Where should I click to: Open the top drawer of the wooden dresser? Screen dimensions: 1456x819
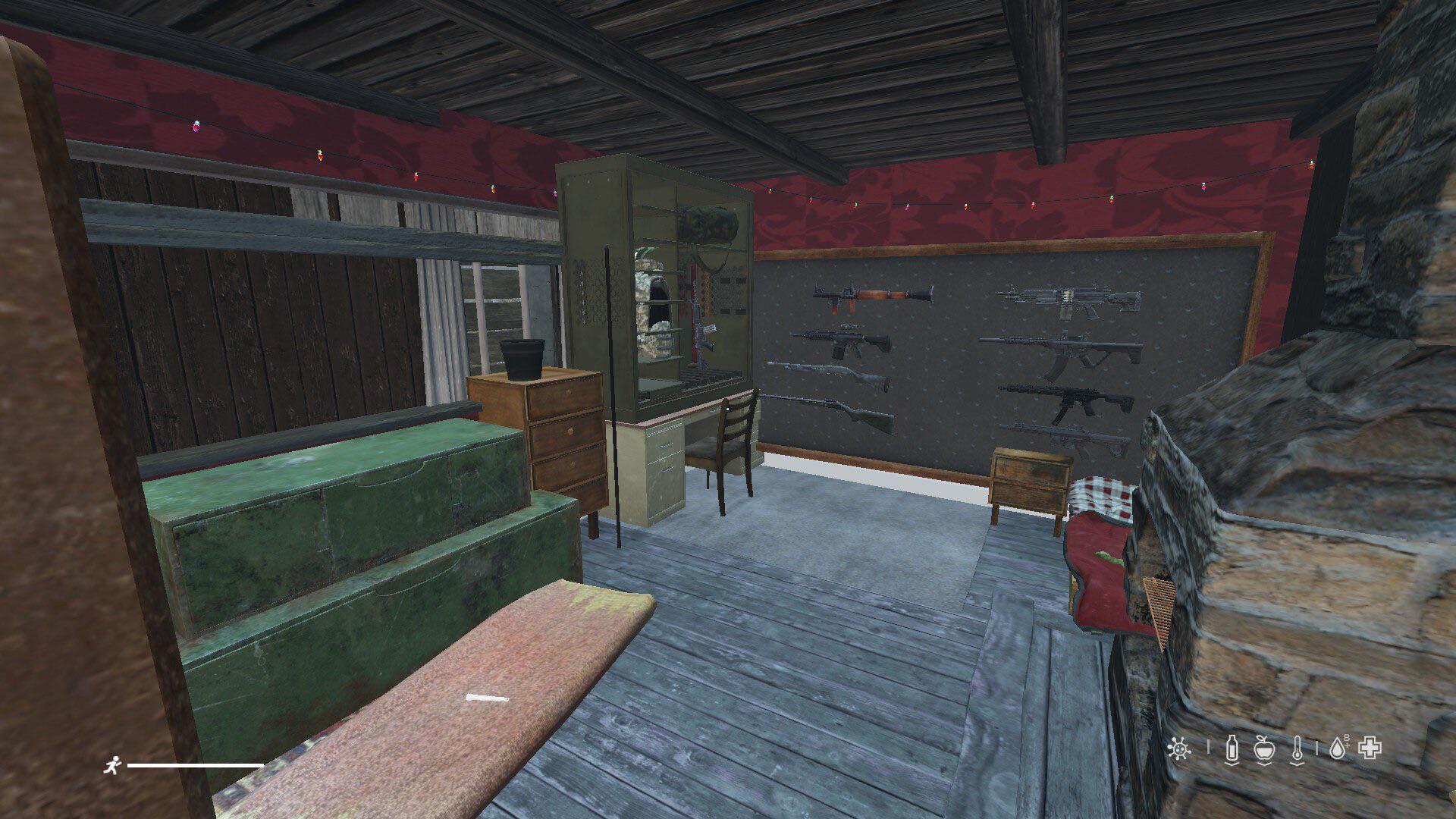pos(568,393)
